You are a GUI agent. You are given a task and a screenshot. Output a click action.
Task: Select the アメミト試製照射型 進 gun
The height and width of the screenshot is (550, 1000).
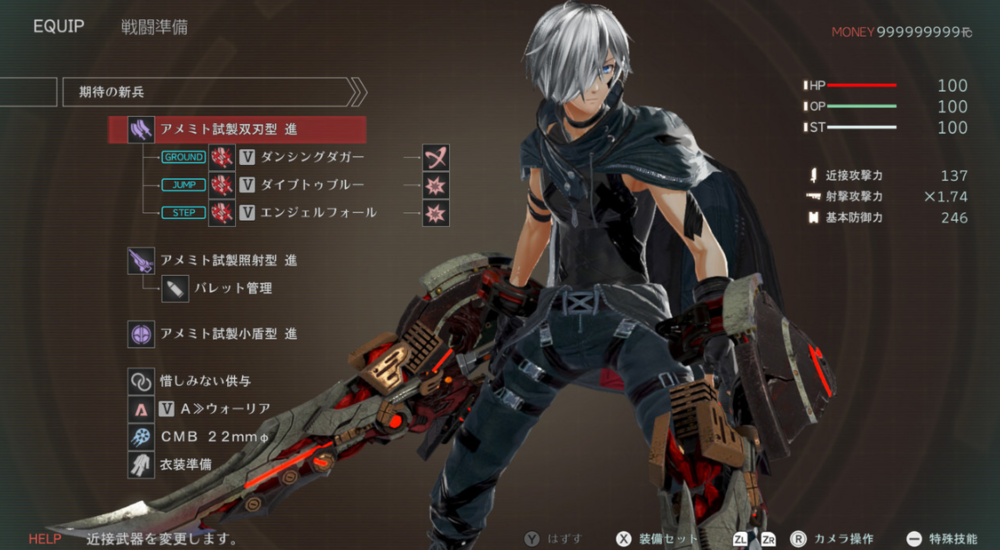228,261
